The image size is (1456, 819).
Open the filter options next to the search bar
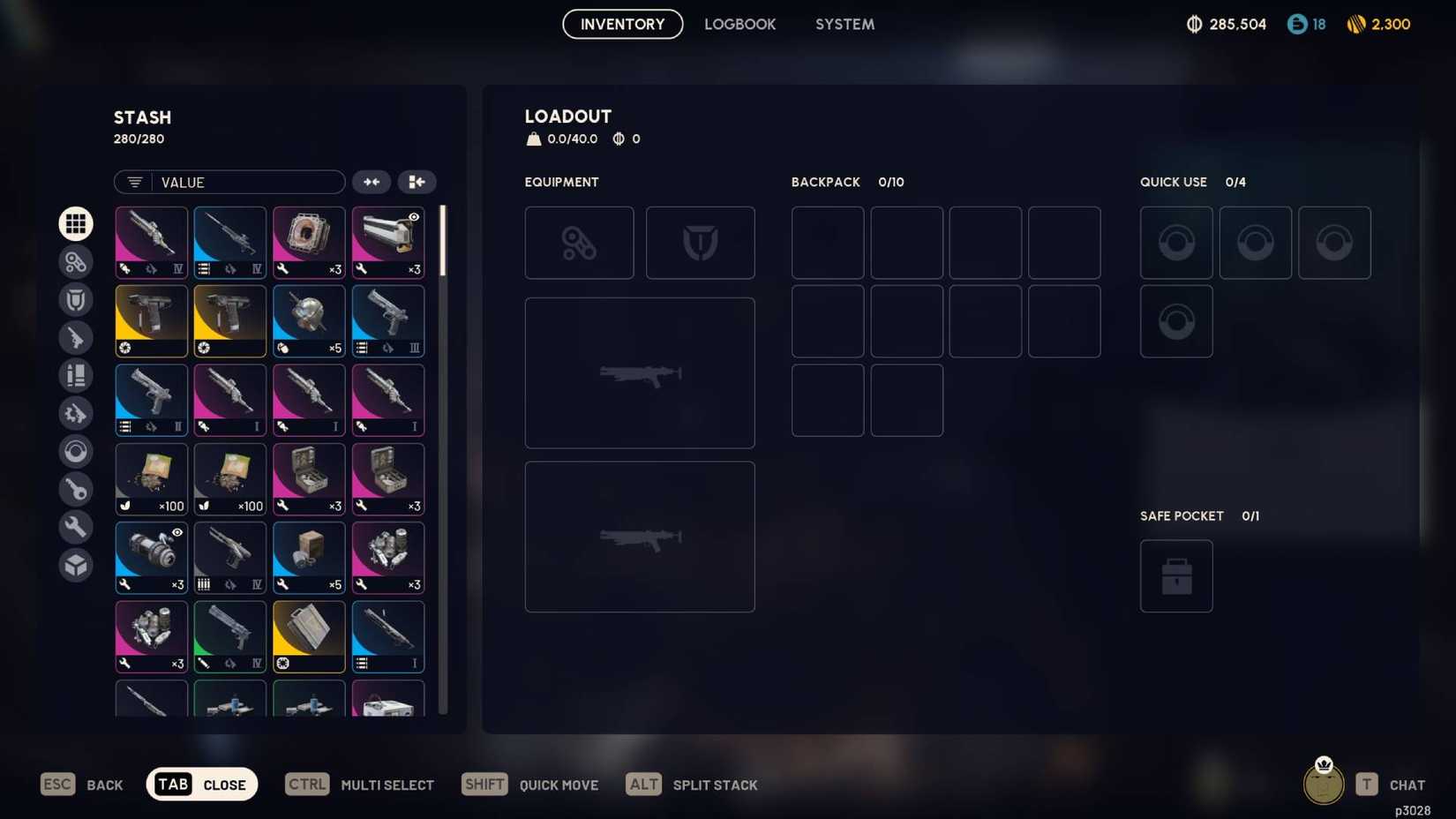133,182
